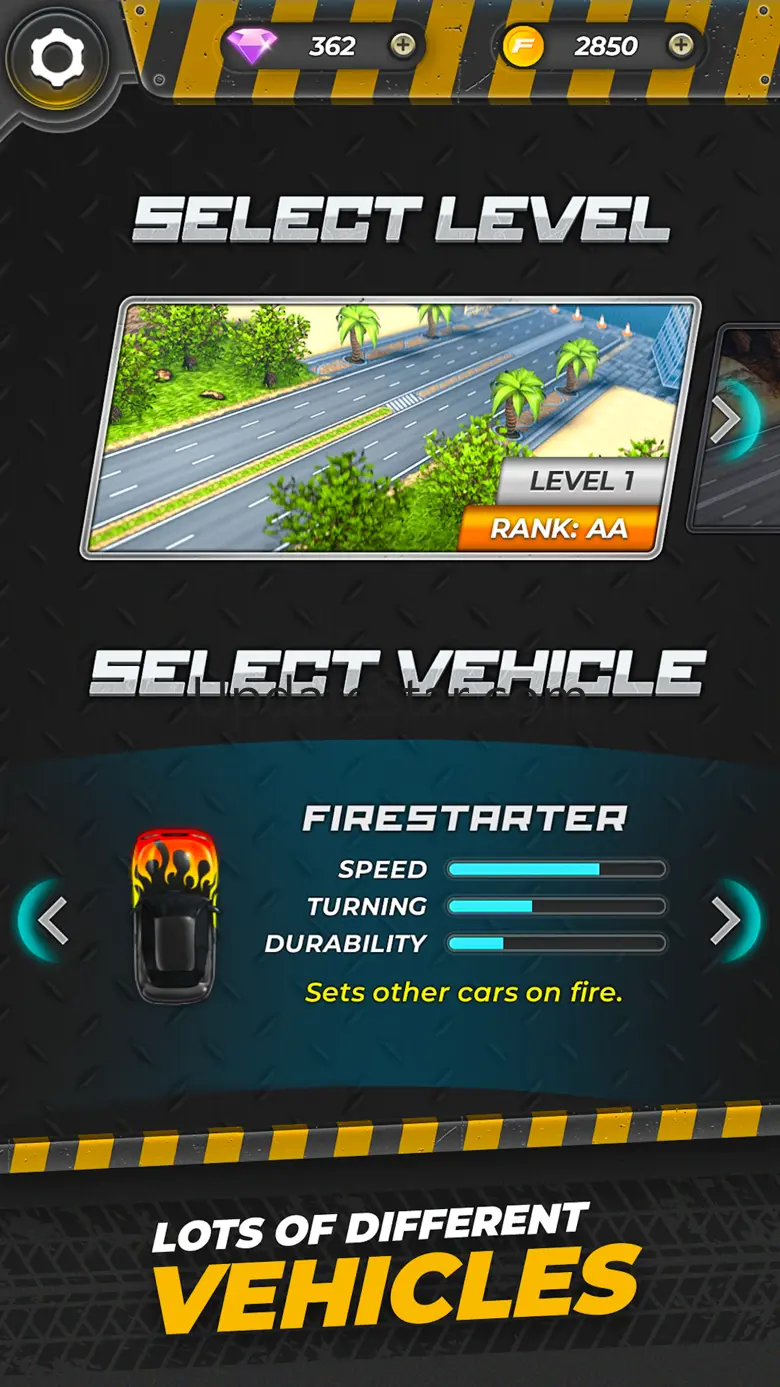Choose the Firestarter flame car
Image resolution: width=780 pixels, height=1387 pixels.
pos(175,915)
